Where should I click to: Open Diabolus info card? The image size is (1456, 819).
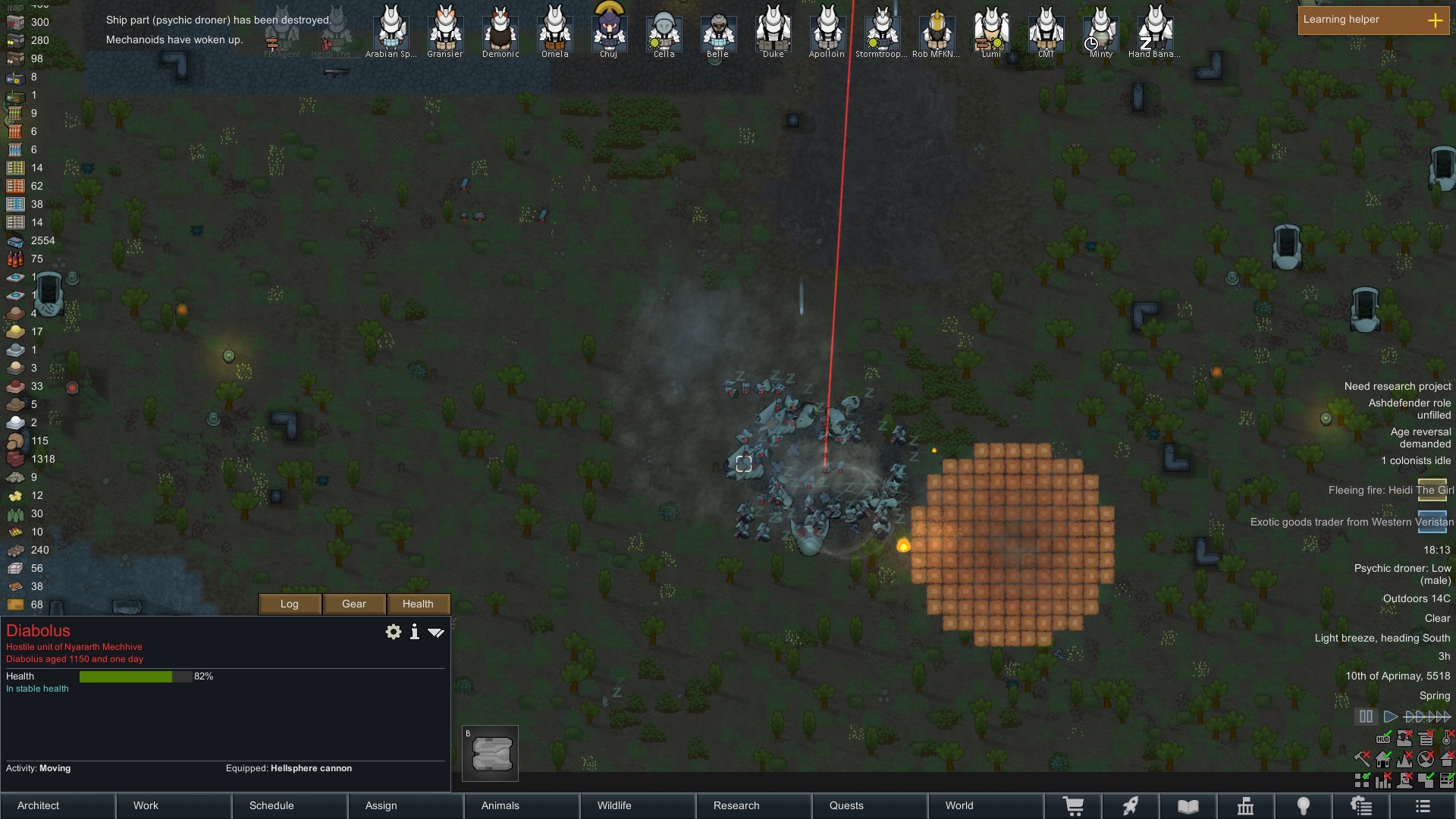point(414,632)
